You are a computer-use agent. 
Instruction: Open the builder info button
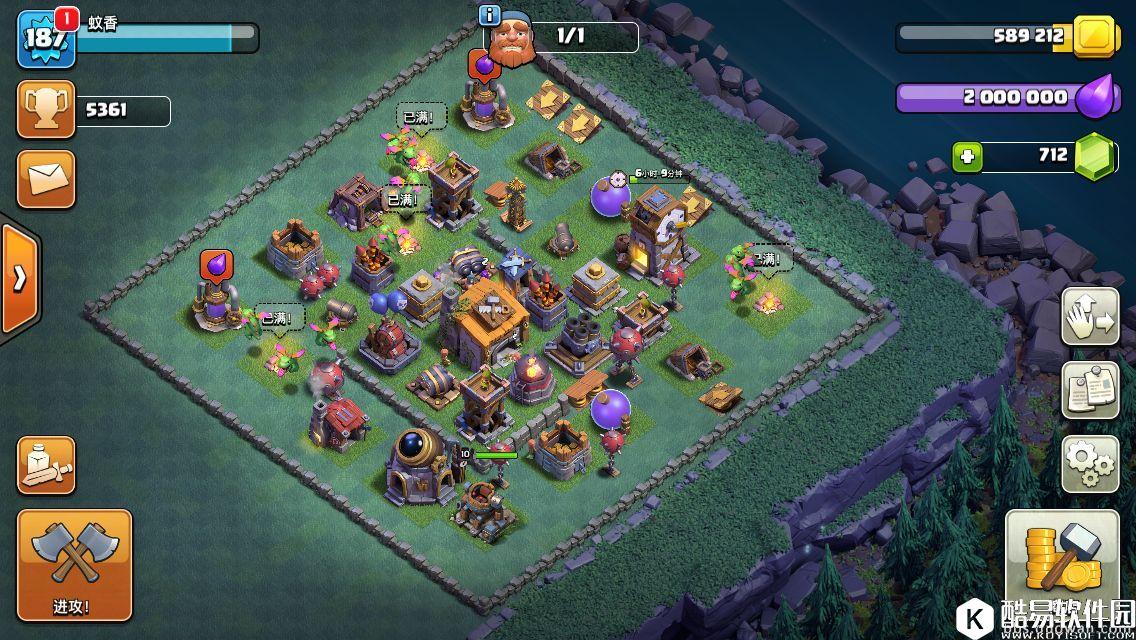(490, 15)
